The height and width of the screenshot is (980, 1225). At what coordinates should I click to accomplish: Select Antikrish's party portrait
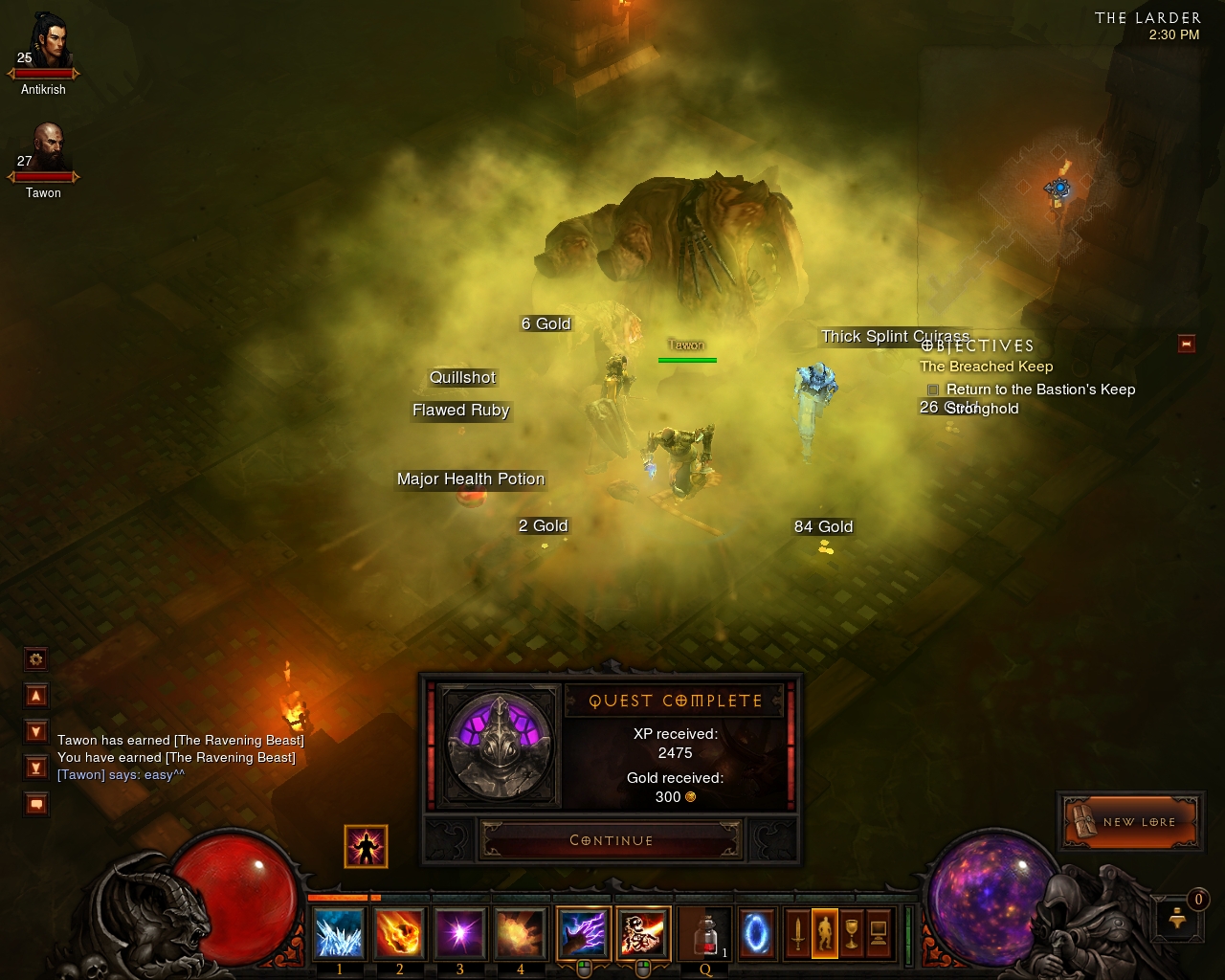[44, 43]
